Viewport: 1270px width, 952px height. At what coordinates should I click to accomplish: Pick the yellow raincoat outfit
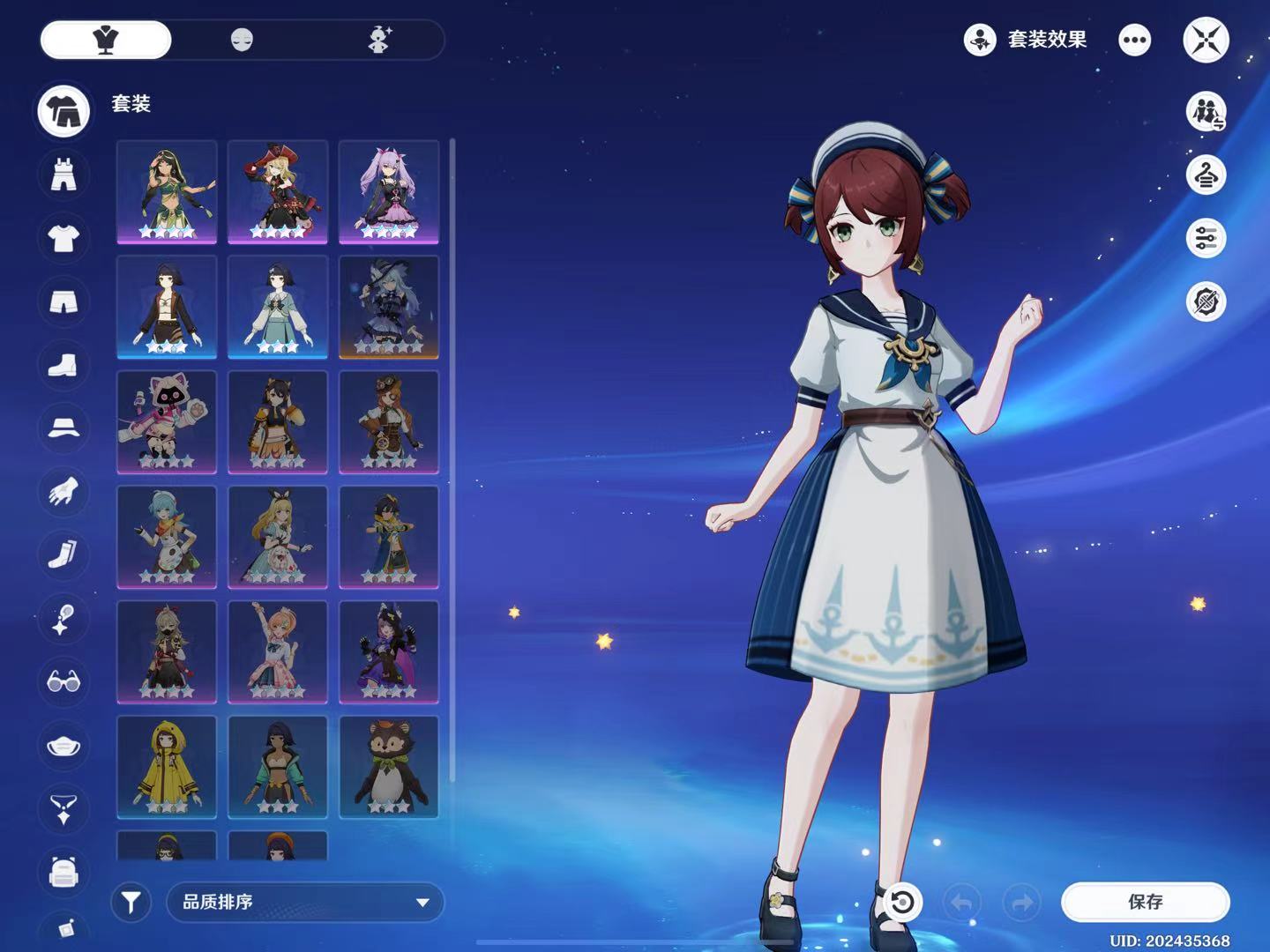click(x=167, y=767)
